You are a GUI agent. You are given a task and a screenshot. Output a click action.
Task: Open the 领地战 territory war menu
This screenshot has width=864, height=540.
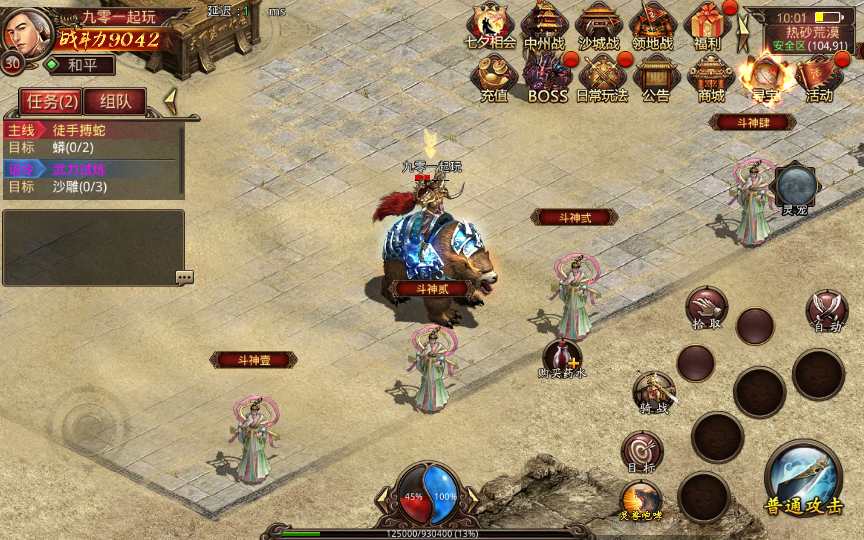653,23
